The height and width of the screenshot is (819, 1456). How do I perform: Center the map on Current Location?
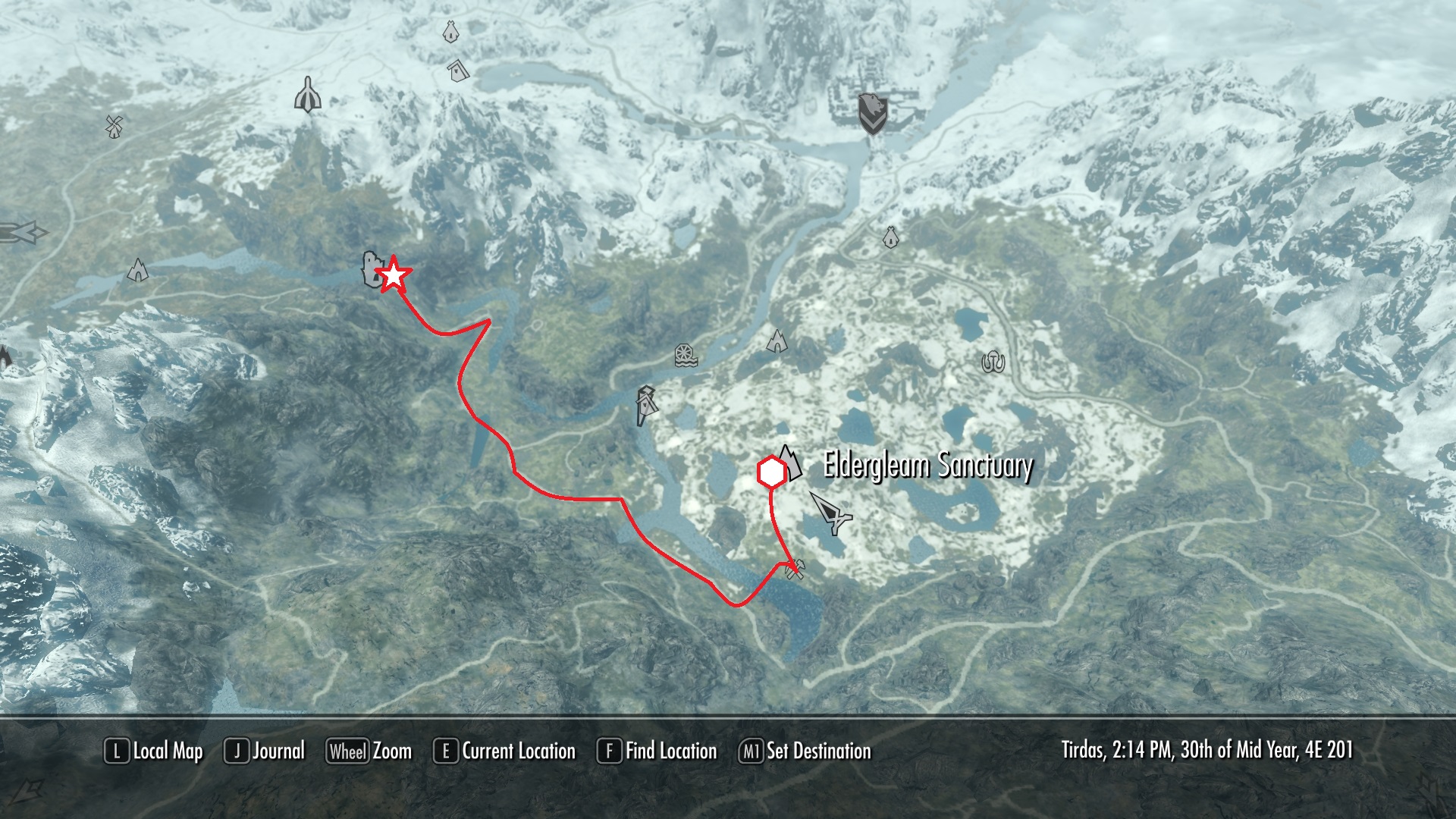click(505, 752)
